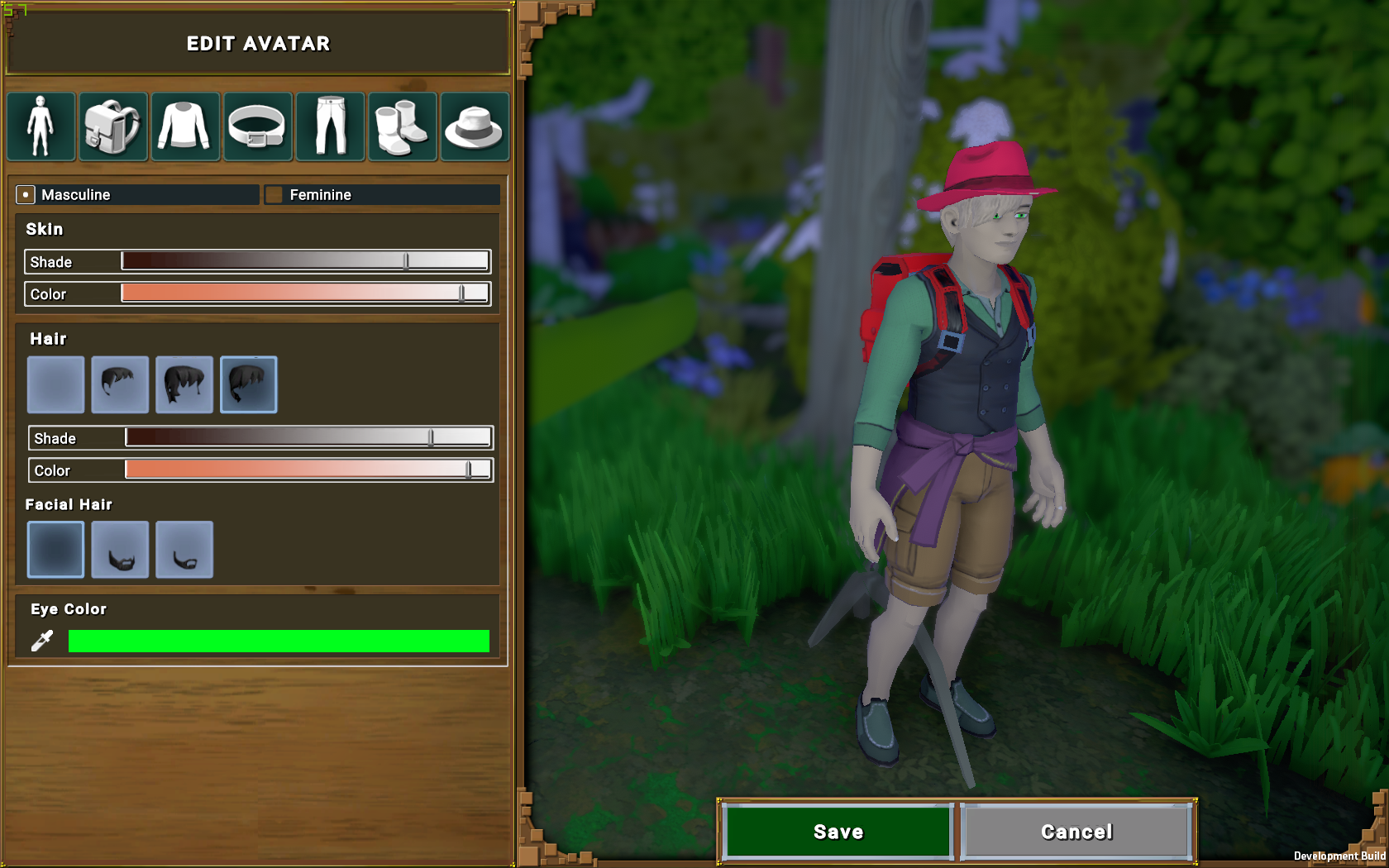Open the body category tab
The height and width of the screenshot is (868, 1389).
click(41, 126)
